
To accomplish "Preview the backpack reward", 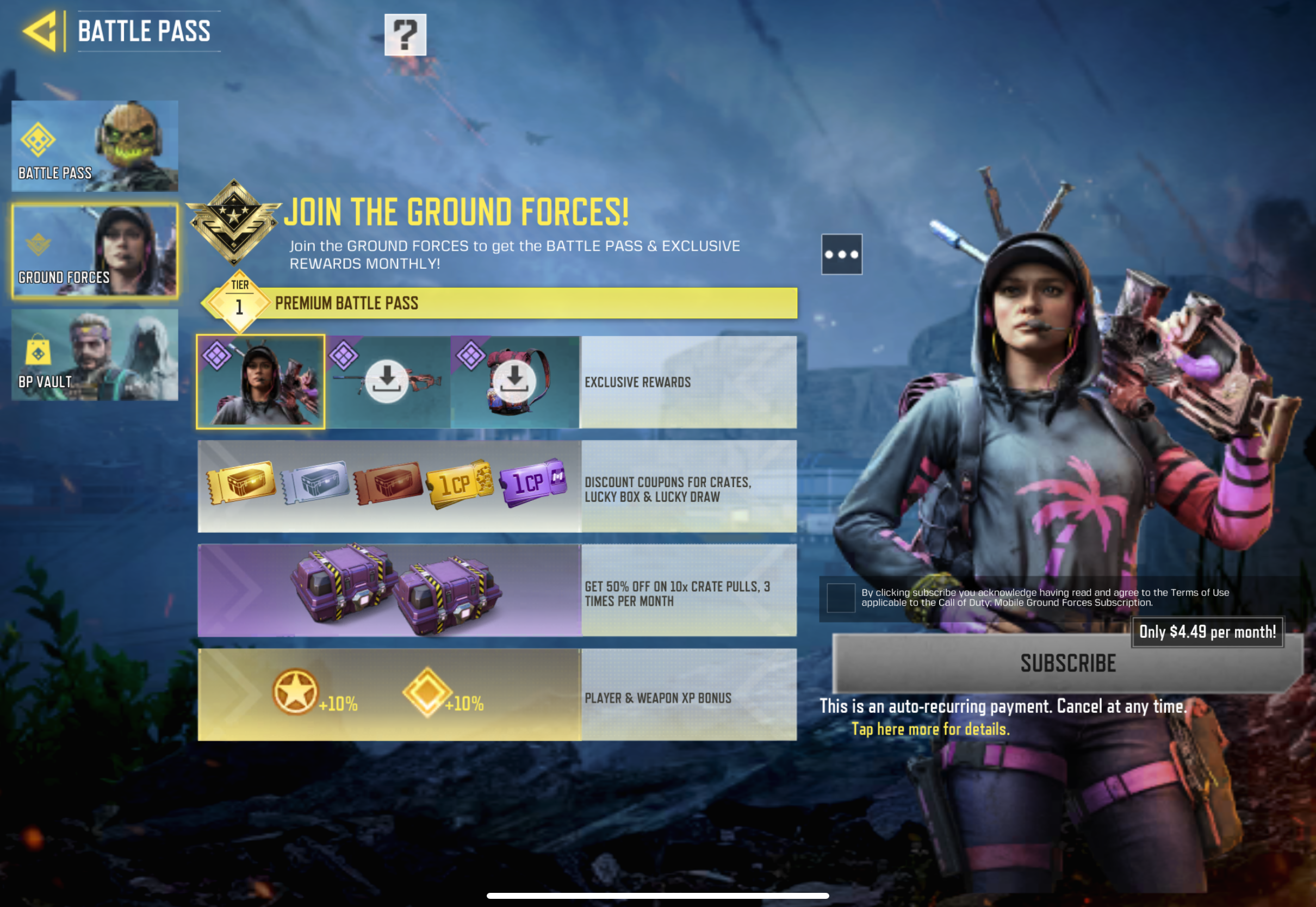I will (x=514, y=381).
